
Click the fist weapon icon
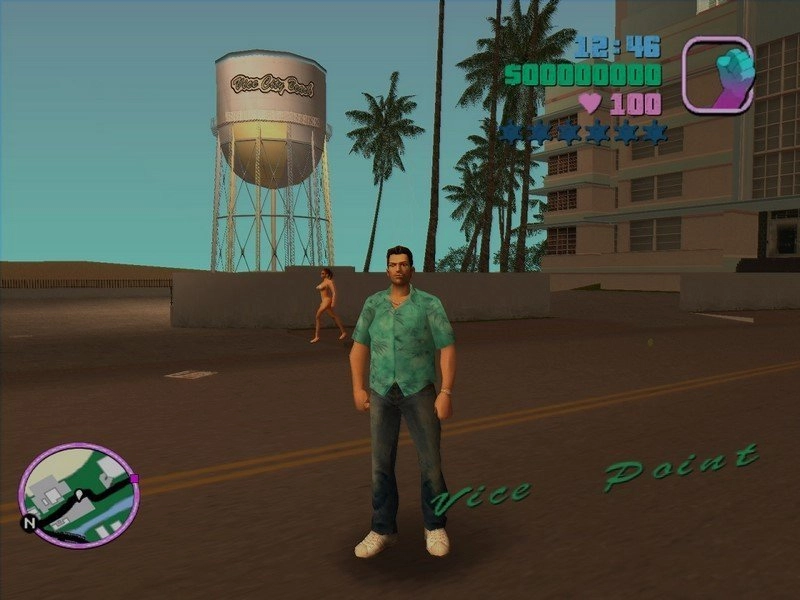[x=717, y=74]
